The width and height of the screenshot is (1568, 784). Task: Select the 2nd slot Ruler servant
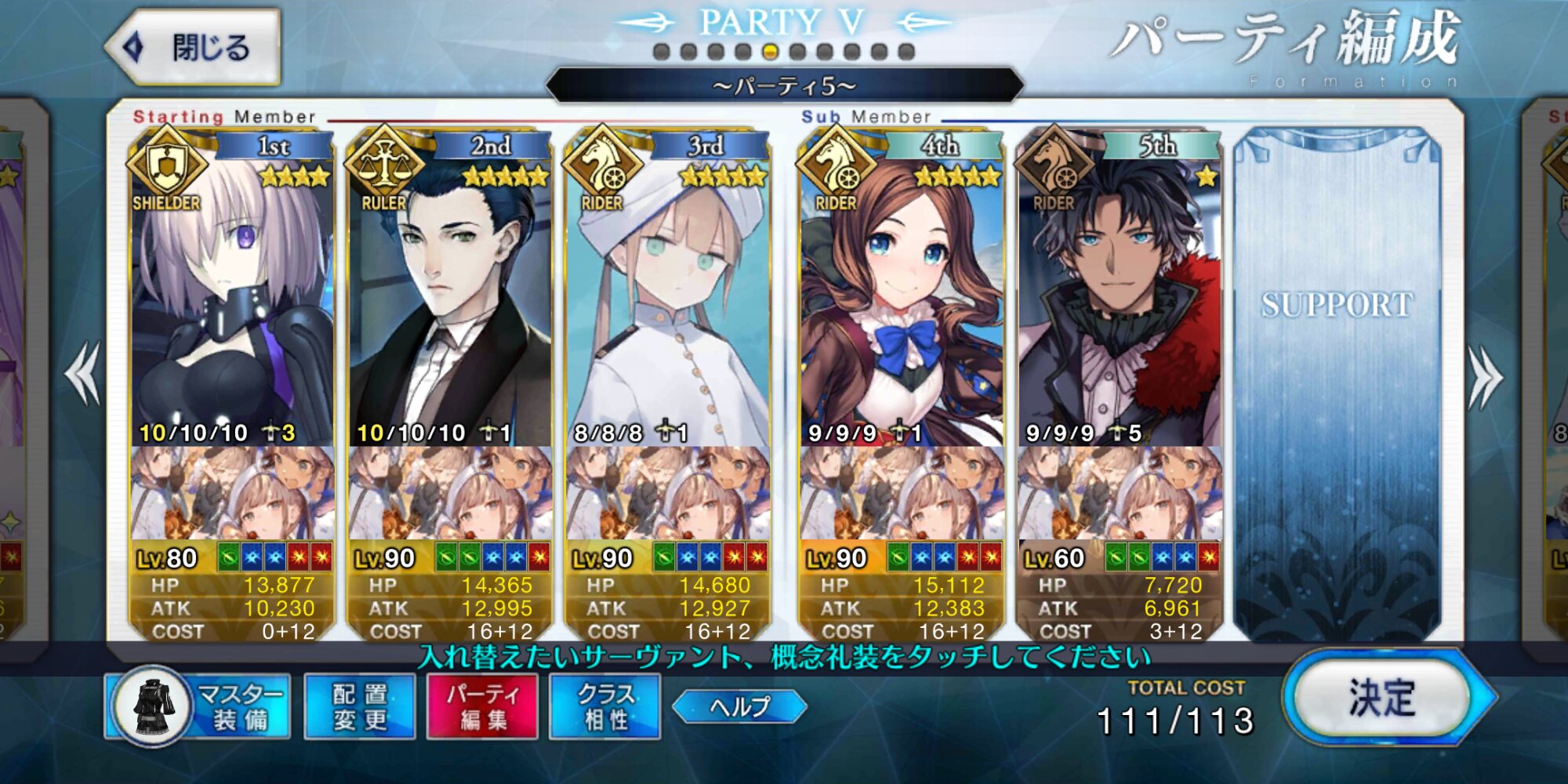pyautogui.click(x=450, y=298)
